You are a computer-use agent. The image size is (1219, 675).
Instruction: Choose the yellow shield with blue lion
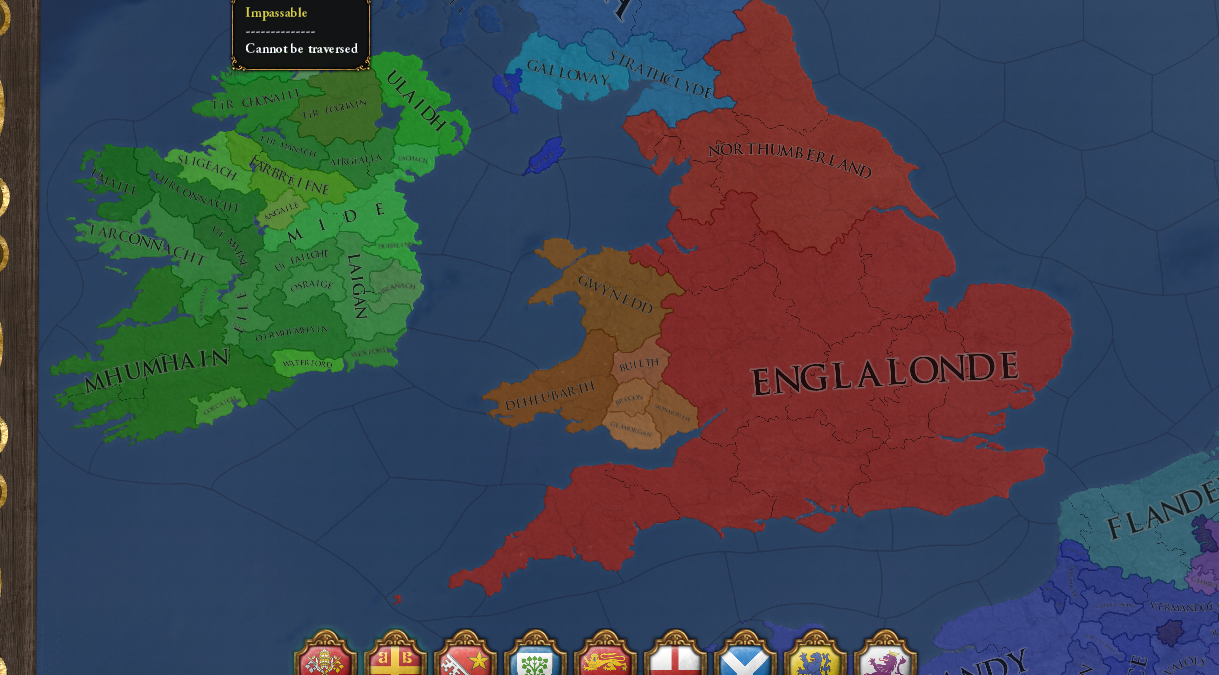click(x=815, y=660)
